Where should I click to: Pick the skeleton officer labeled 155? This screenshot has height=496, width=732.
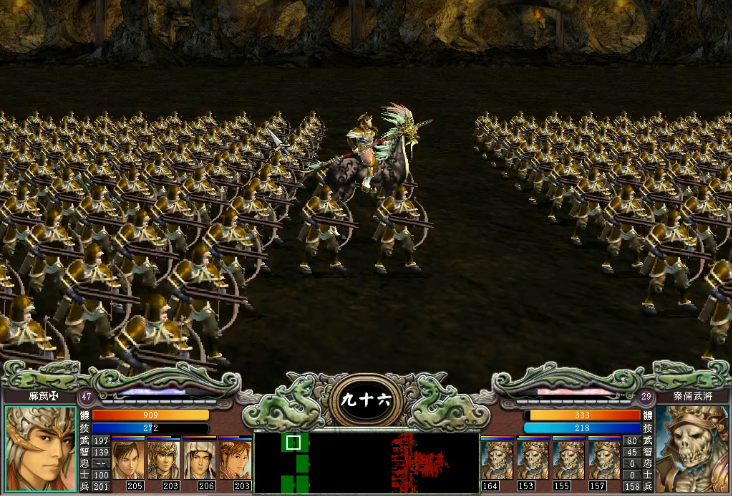569,459
